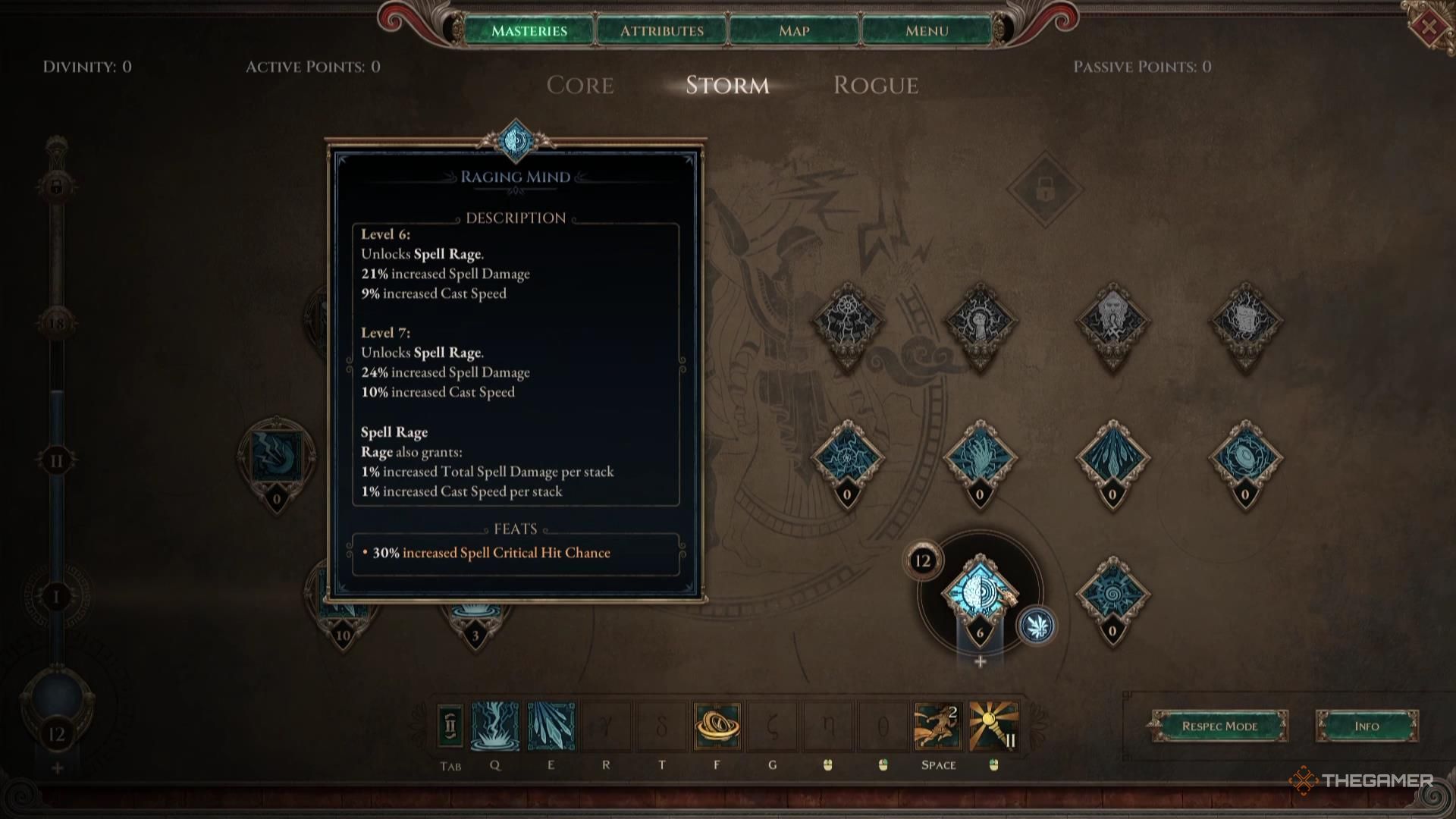This screenshot has height=819, width=1456.
Task: Click the golden rings ability on the F slot
Action: pyautogui.click(x=717, y=726)
